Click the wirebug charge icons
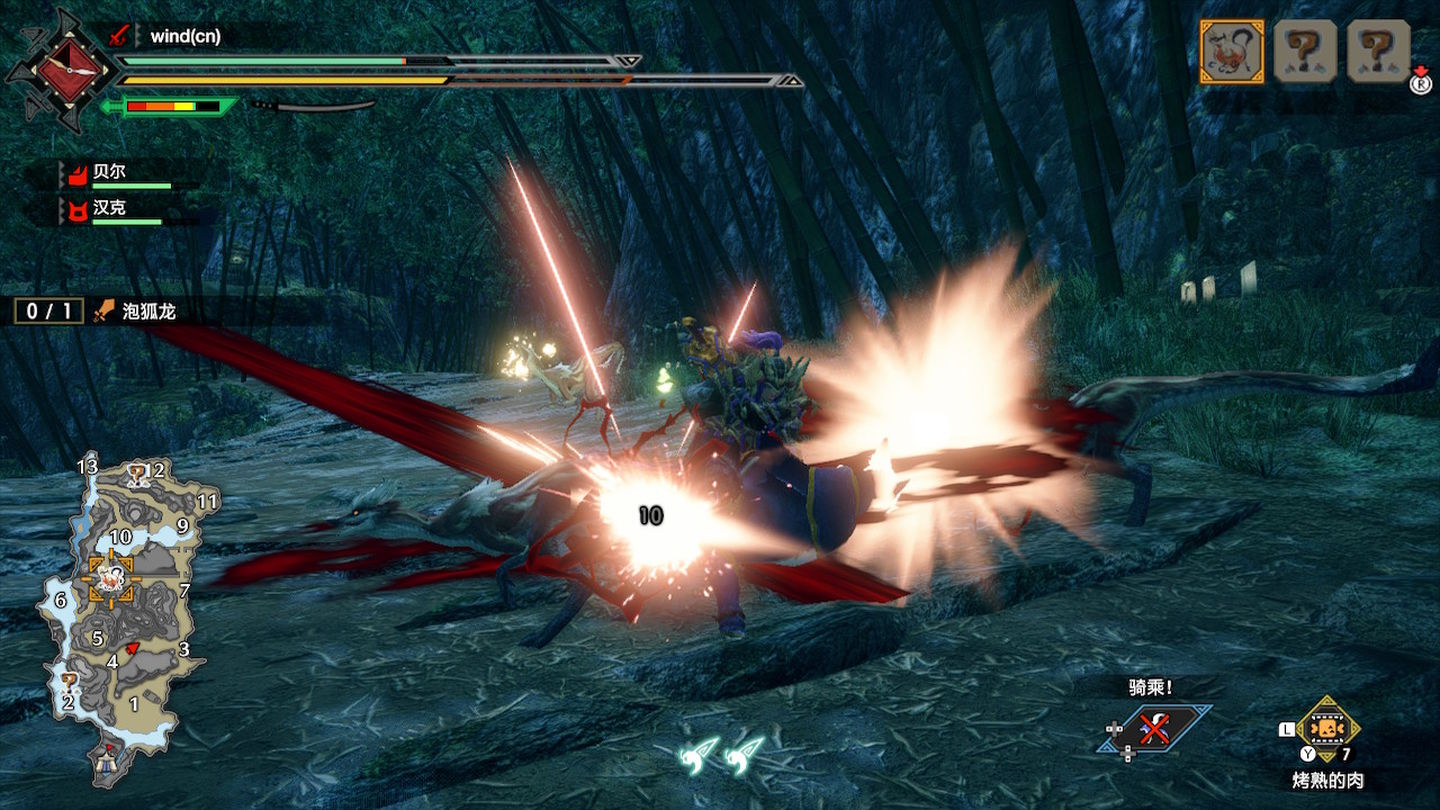The image size is (1440, 810). (x=721, y=755)
